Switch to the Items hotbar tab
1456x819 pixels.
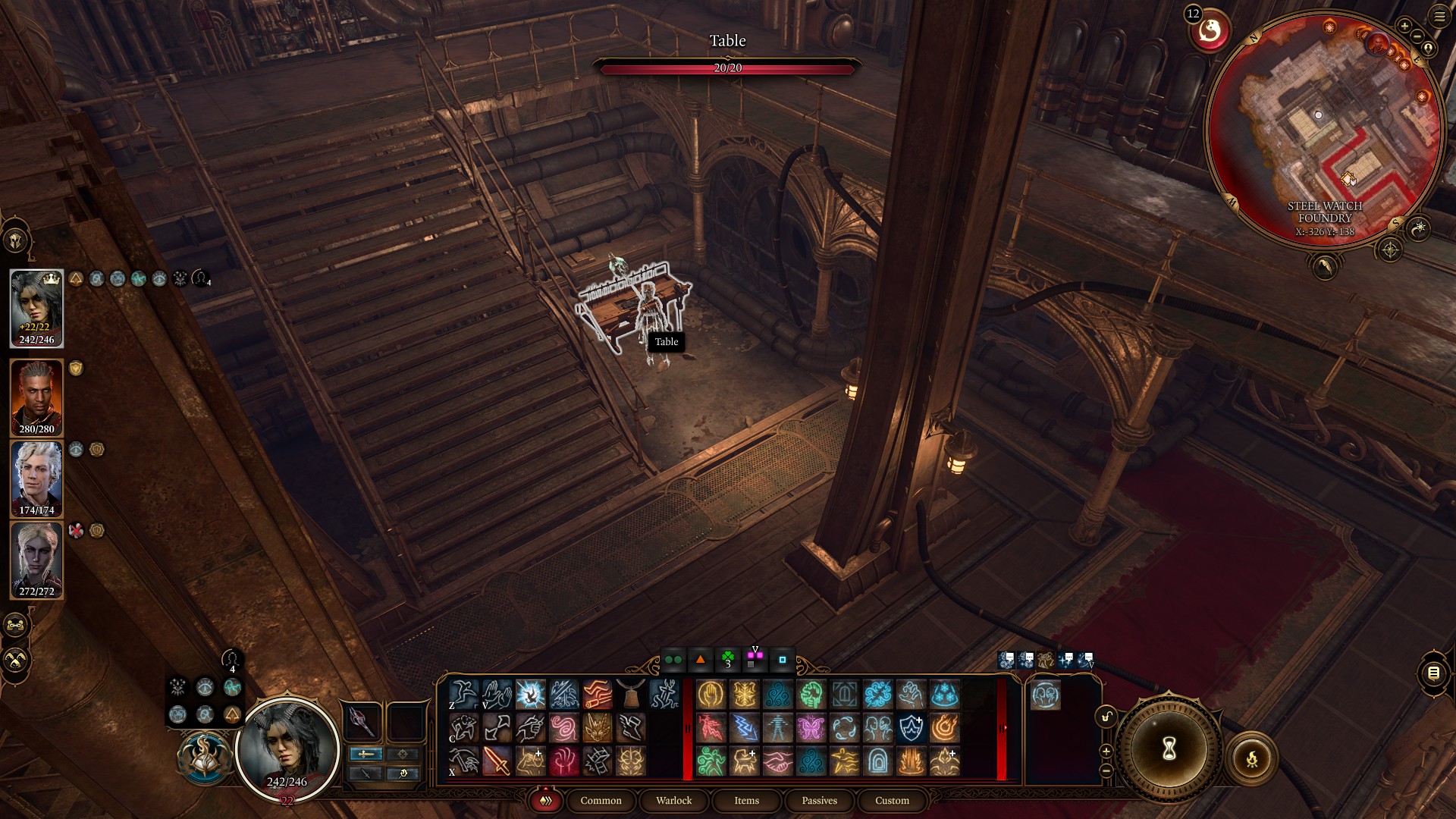pyautogui.click(x=745, y=801)
